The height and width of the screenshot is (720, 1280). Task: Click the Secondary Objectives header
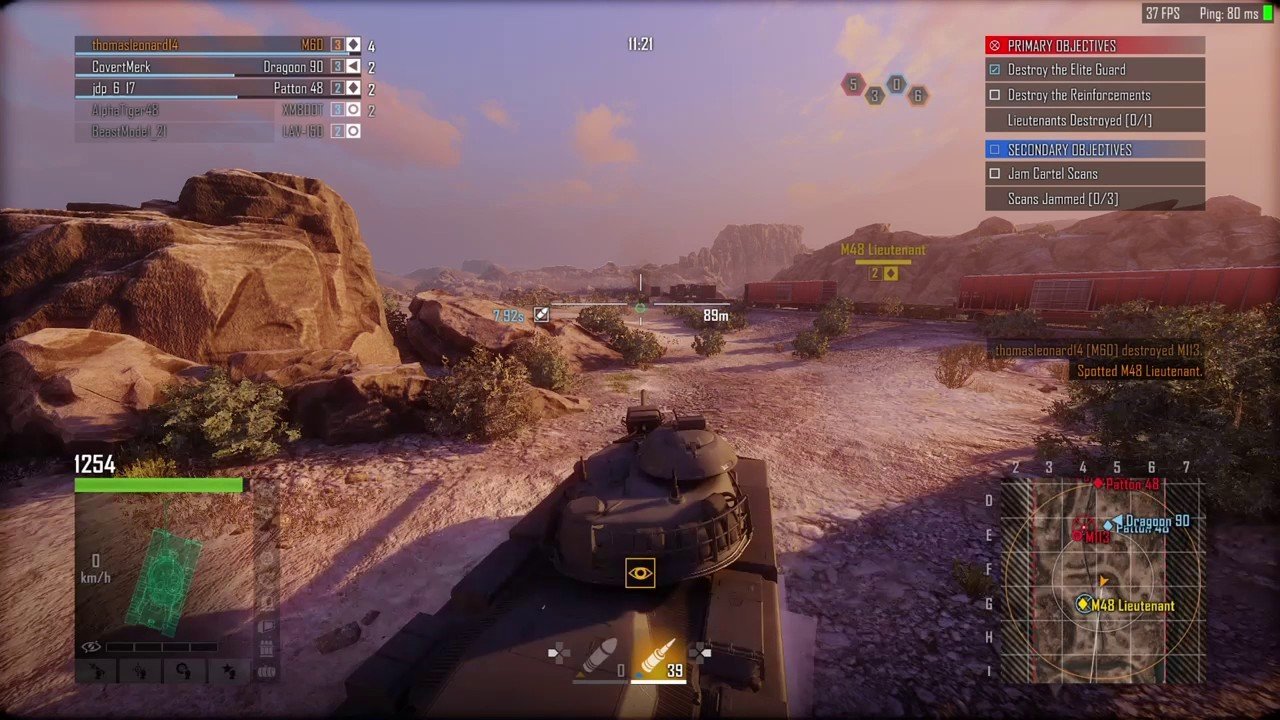[x=1095, y=150]
